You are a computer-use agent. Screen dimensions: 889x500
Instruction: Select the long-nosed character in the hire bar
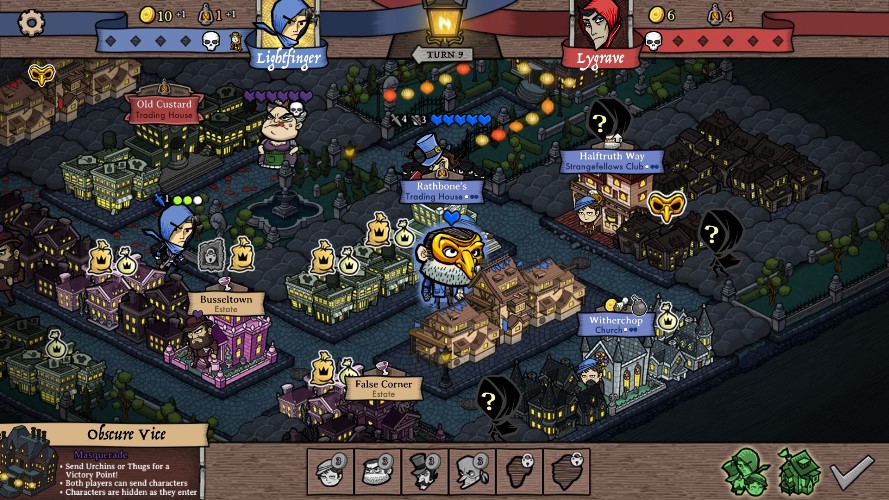point(470,469)
